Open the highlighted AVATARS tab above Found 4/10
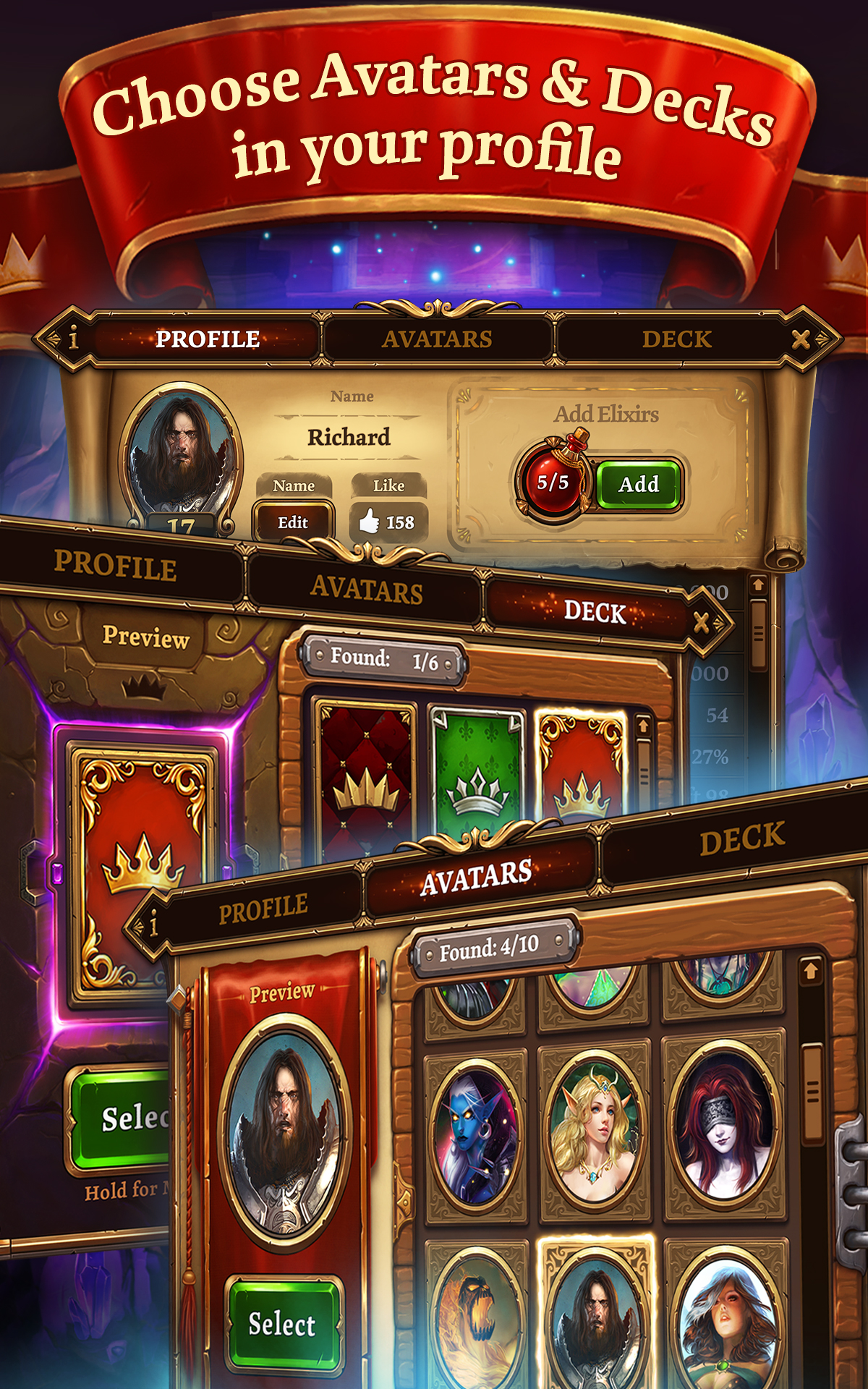The image size is (868, 1389). tap(477, 878)
